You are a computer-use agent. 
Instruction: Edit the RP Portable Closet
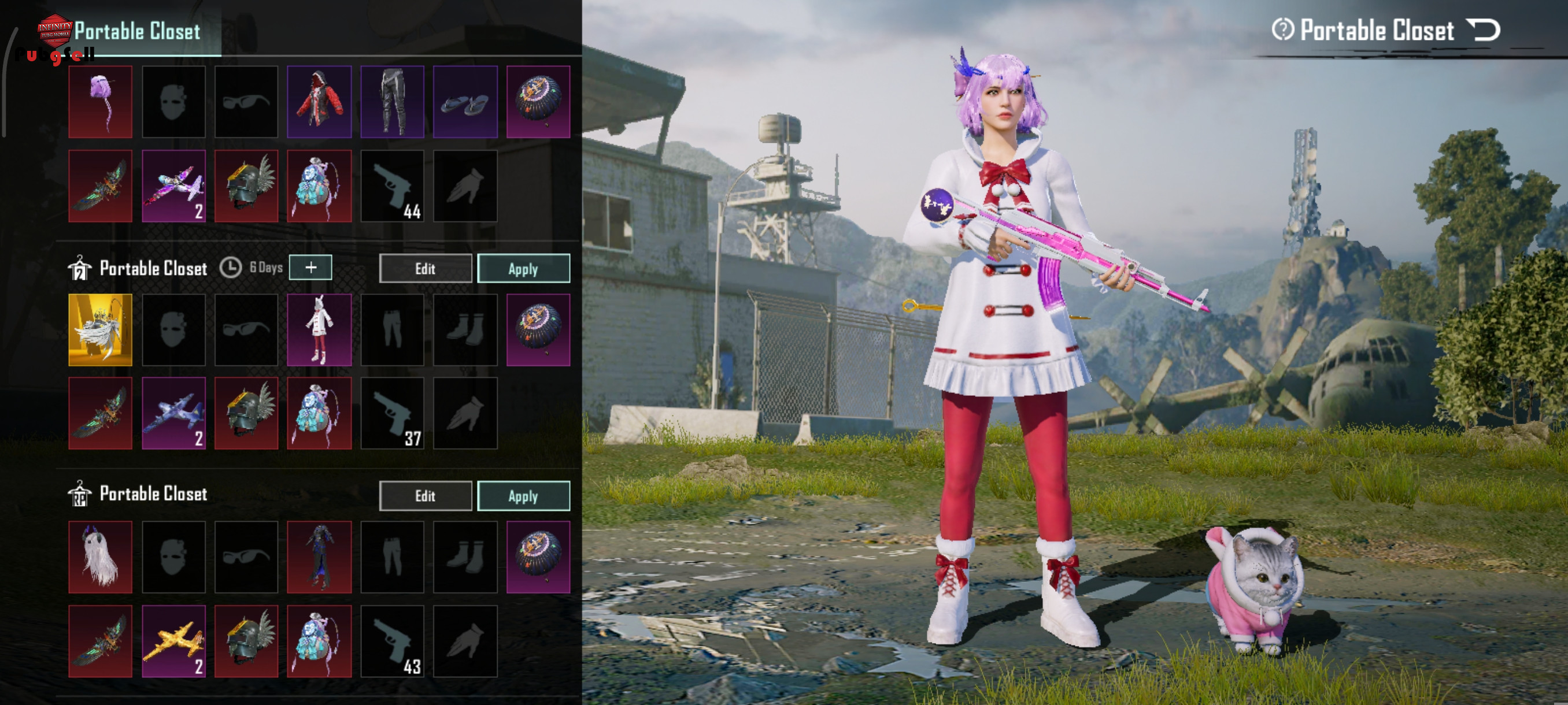coord(425,496)
